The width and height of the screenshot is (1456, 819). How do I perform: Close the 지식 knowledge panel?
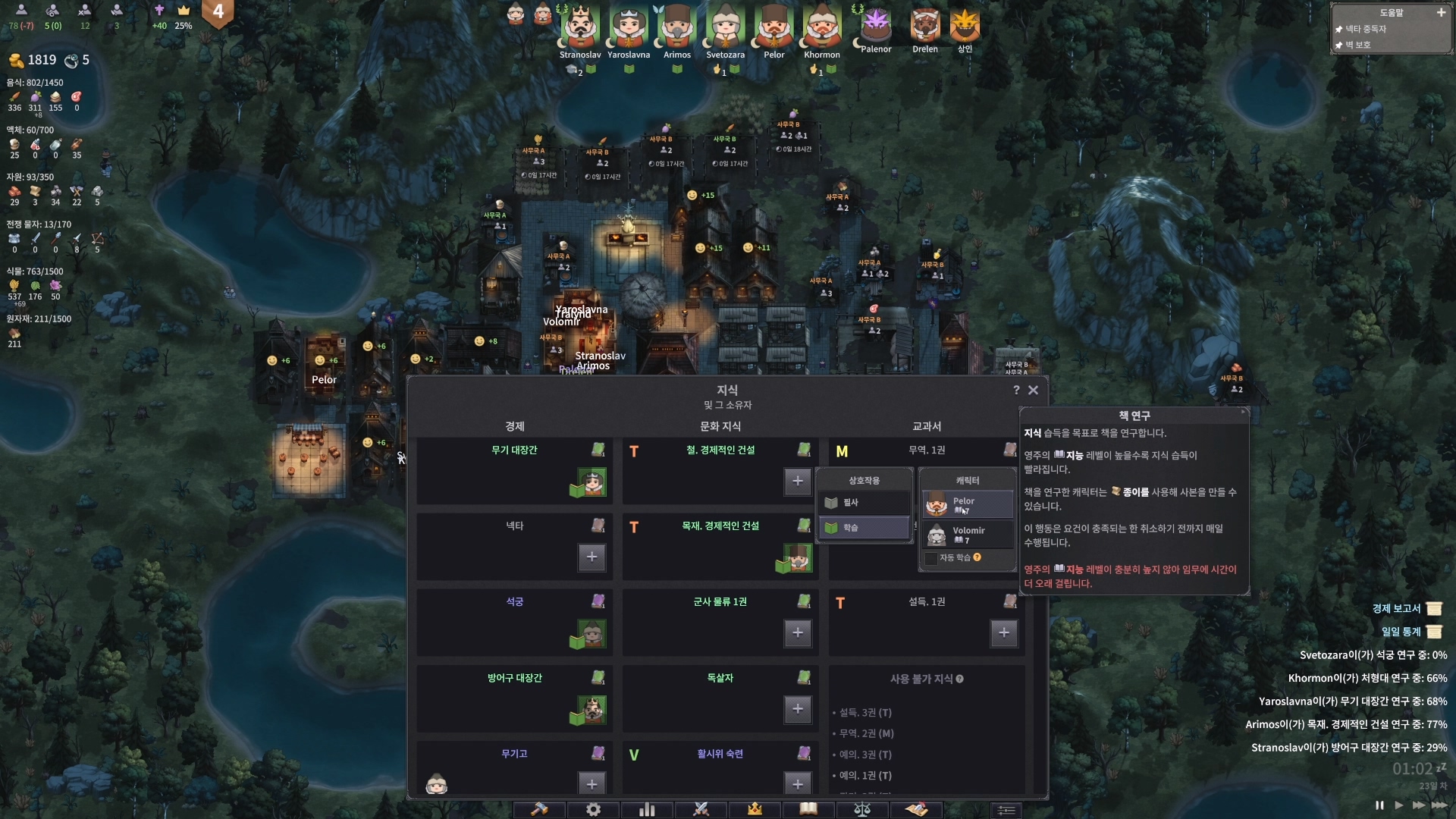point(1033,390)
